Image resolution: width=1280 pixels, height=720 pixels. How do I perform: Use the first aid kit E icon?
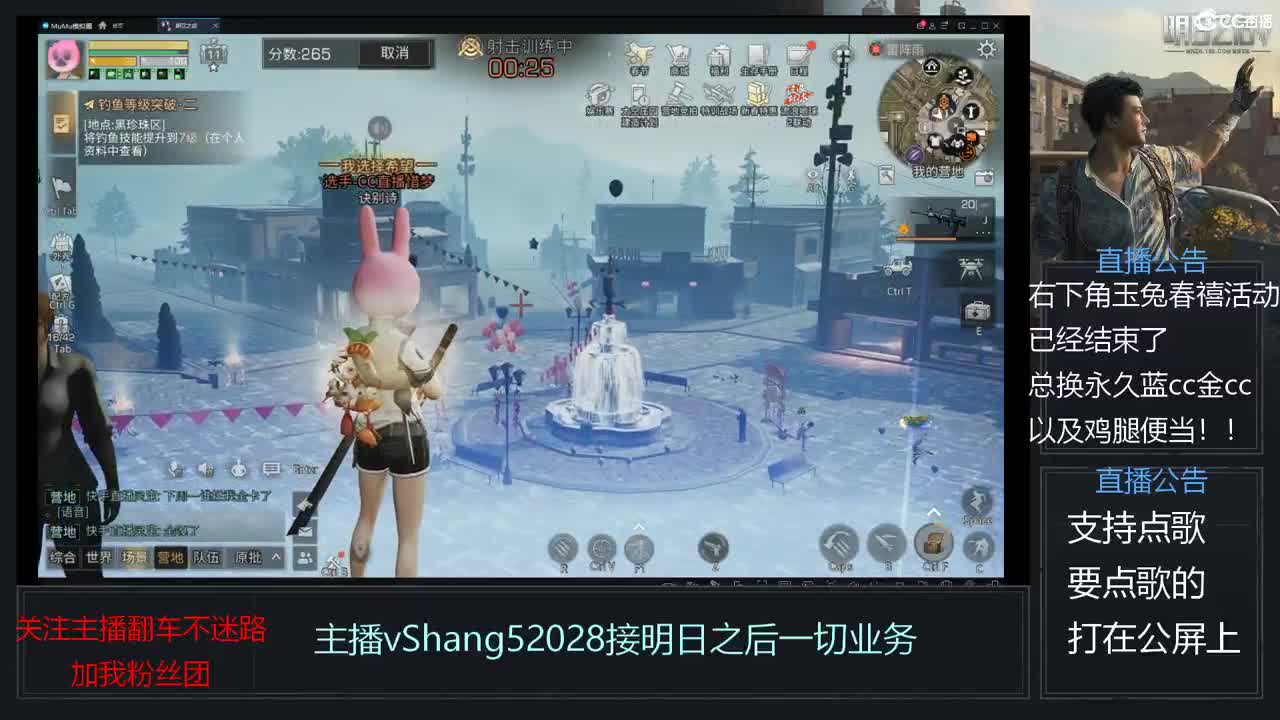978,312
